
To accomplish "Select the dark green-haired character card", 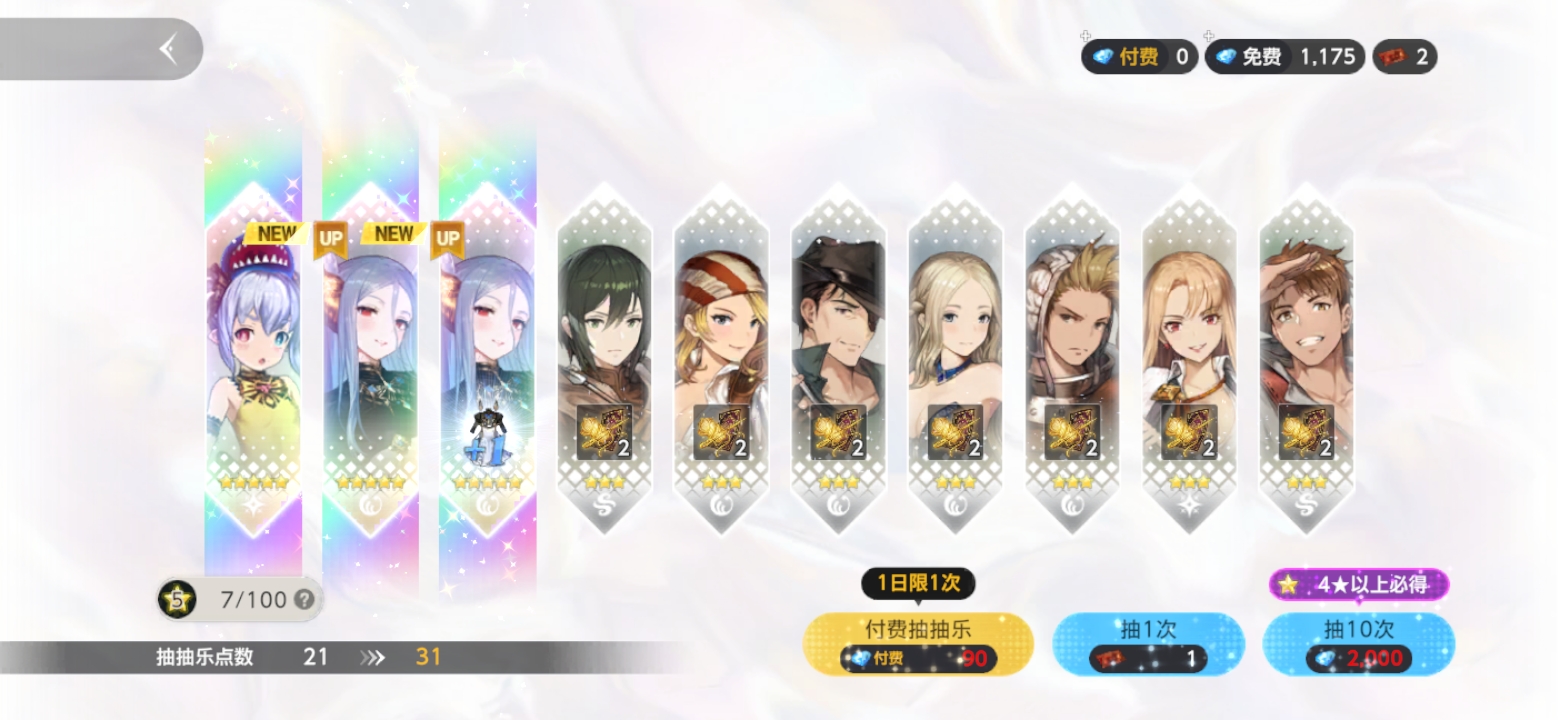I will [604, 360].
